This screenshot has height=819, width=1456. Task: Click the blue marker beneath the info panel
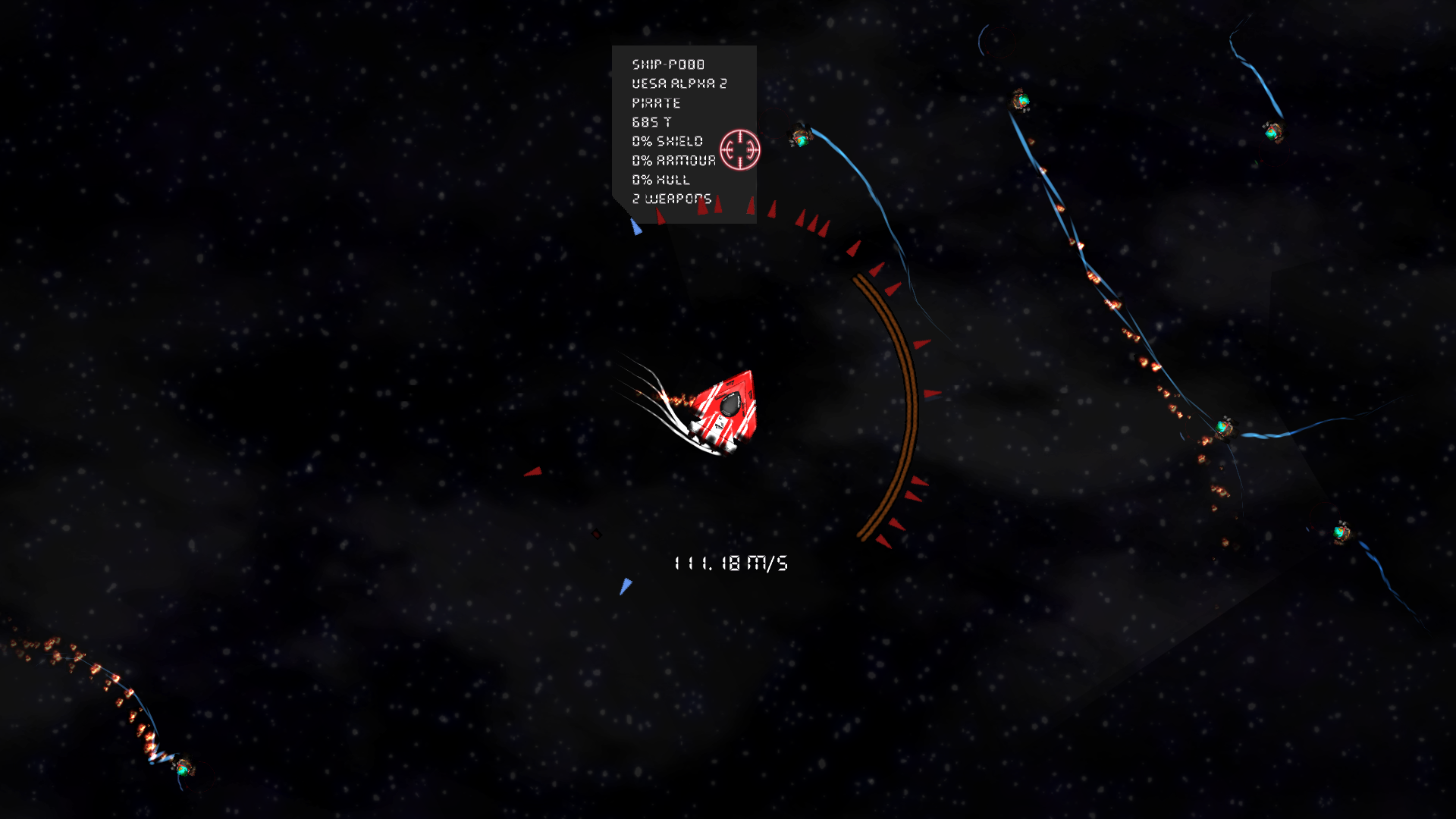[x=637, y=225]
